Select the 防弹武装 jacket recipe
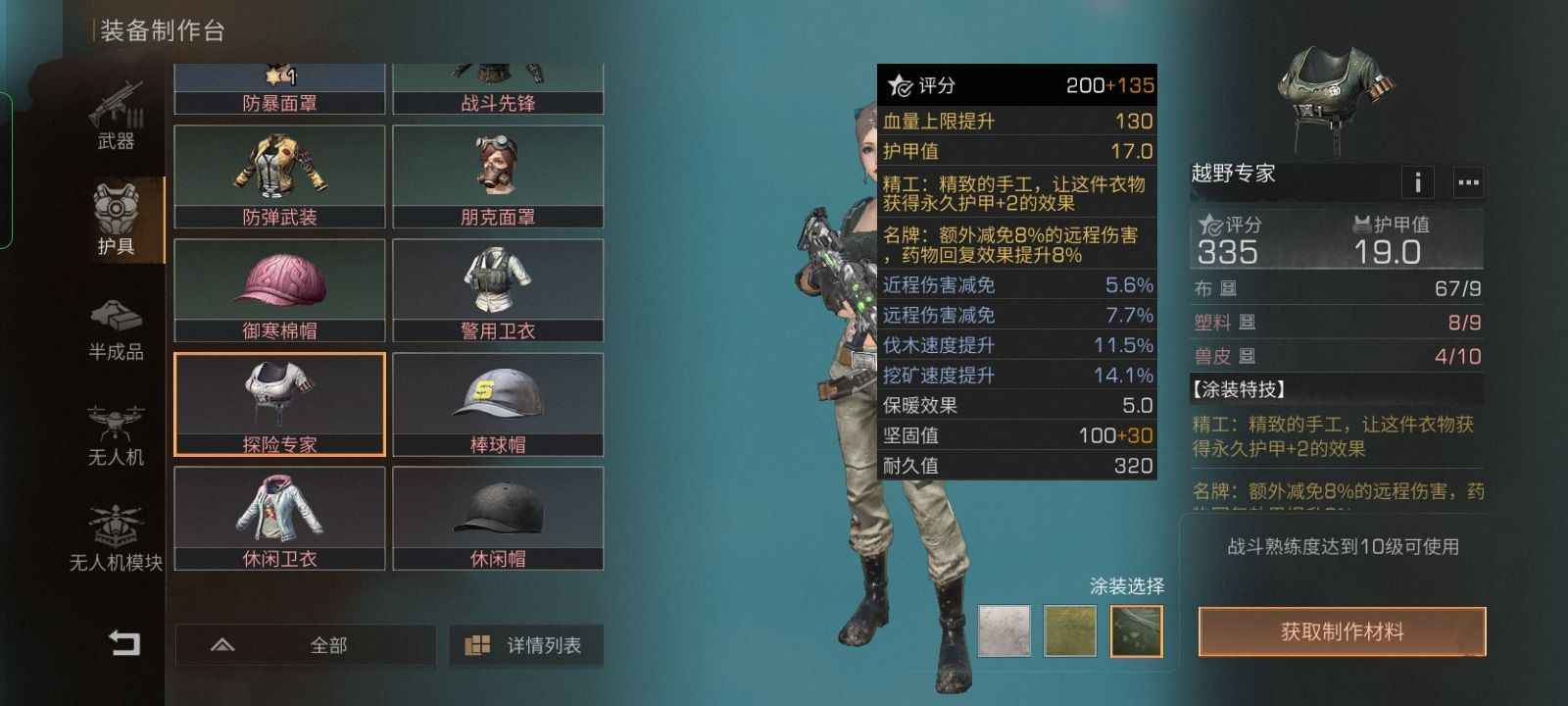 (x=279, y=176)
